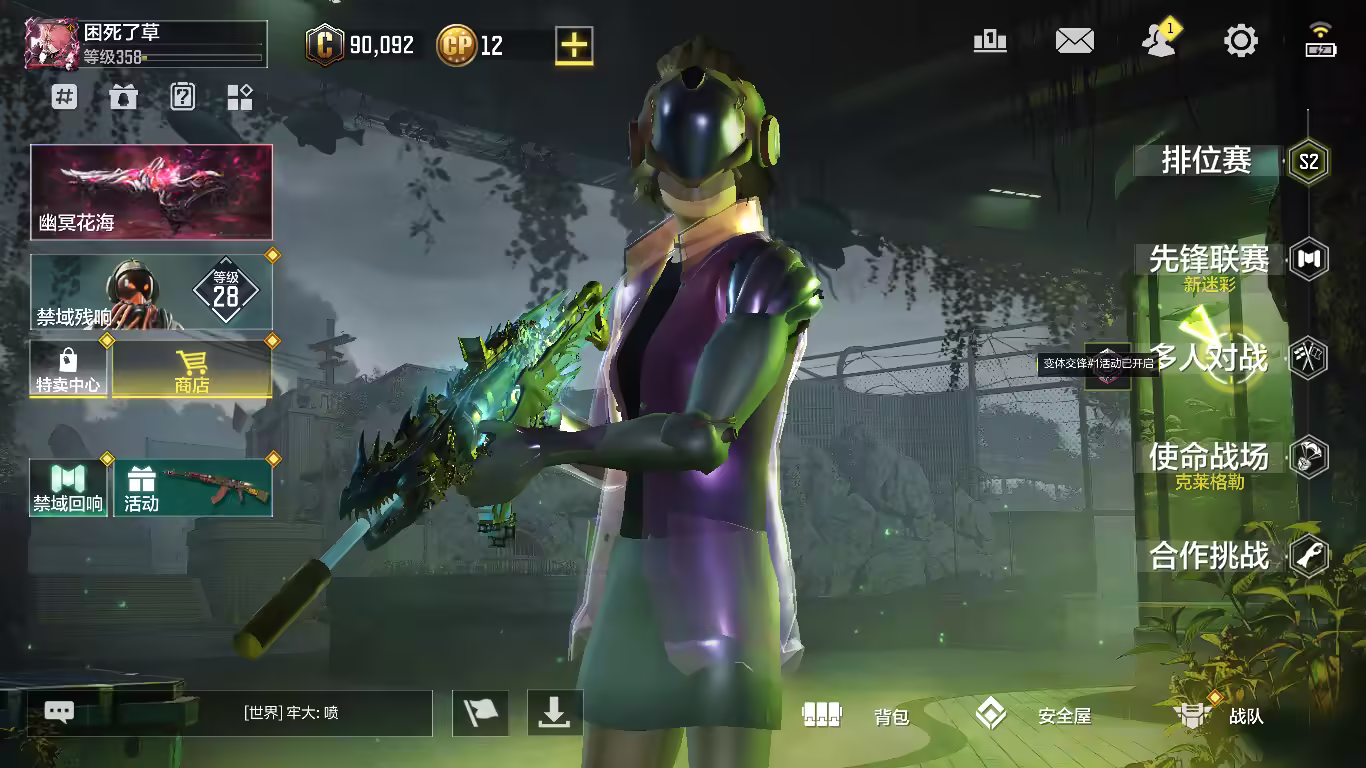Select the 先锋联赛 league mode
The height and width of the screenshot is (768, 1366).
click(x=1210, y=260)
